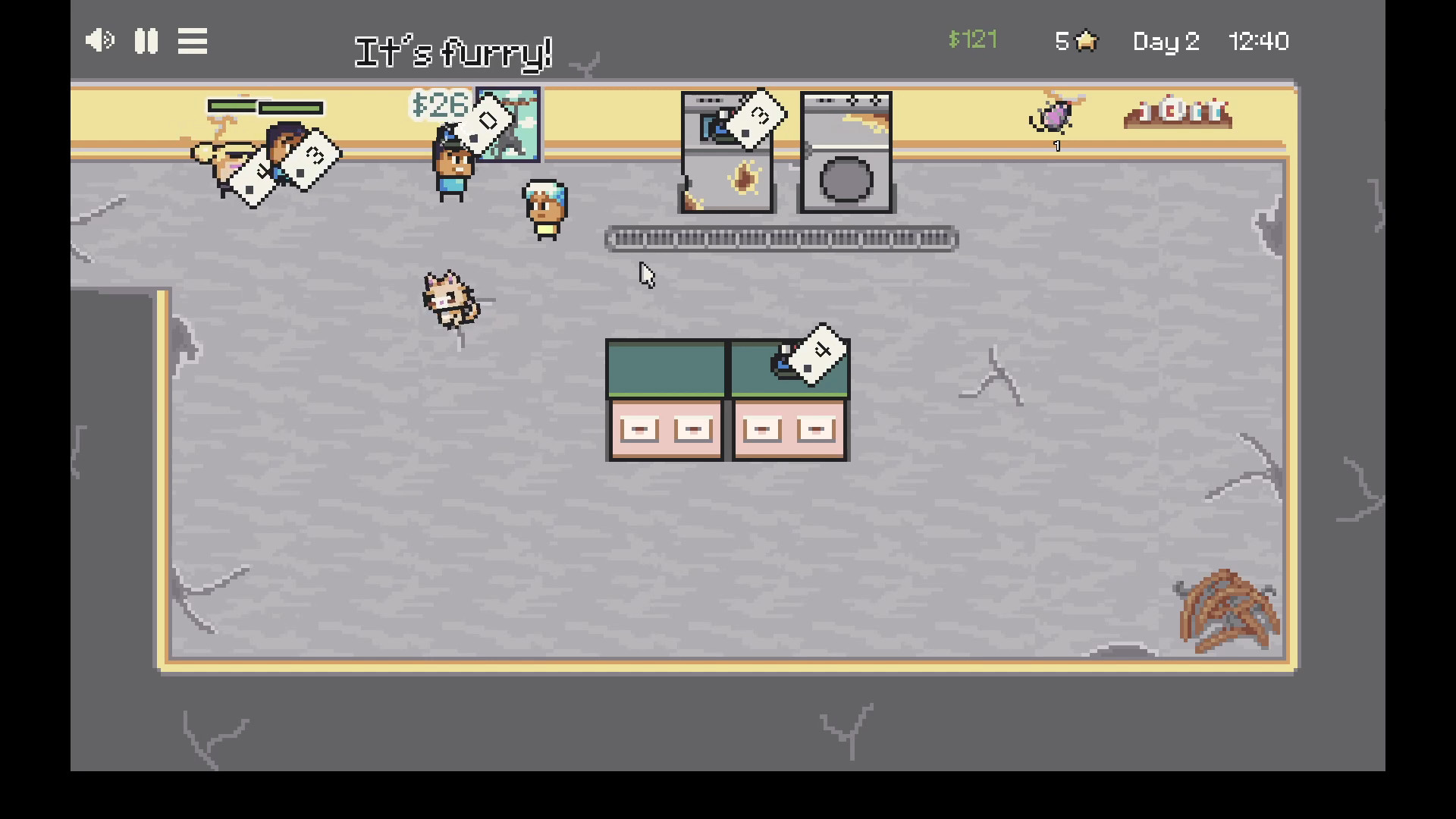The image size is (1456, 819).
Task: Open the hamburger menu in the top-left
Action: point(192,41)
